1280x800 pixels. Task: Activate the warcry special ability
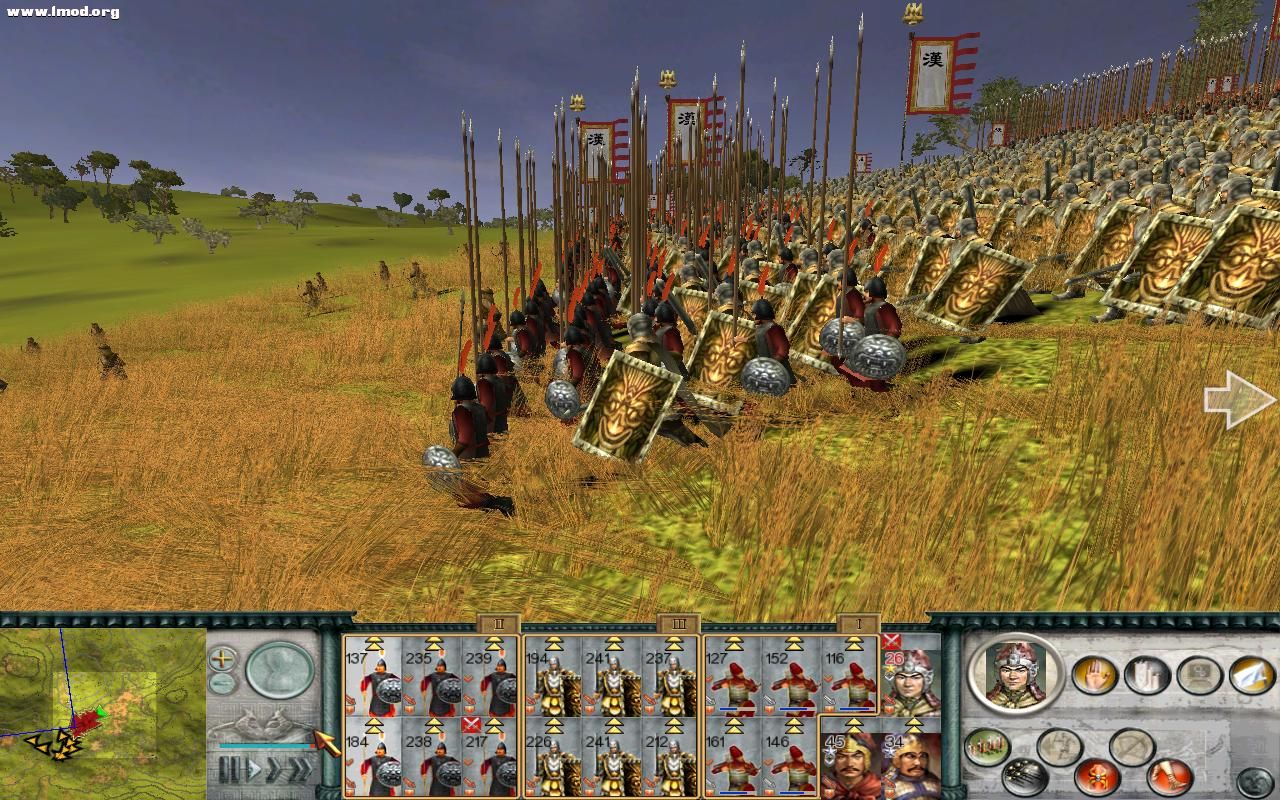(1095, 776)
